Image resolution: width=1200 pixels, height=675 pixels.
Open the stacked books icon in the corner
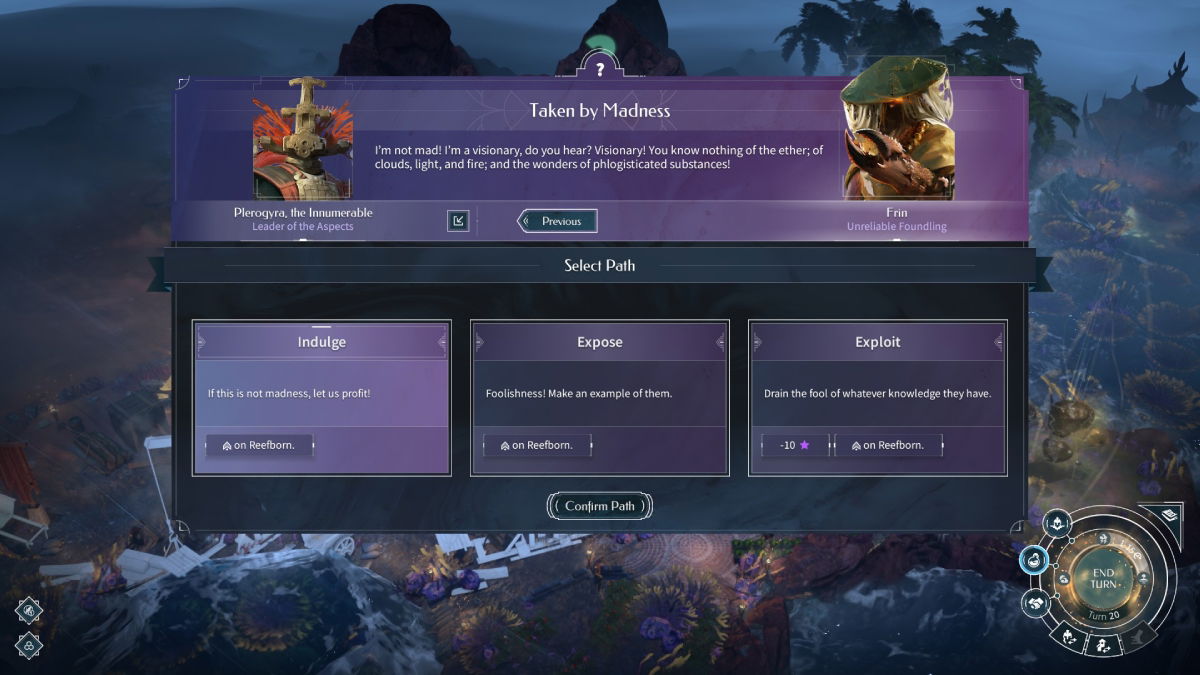[x=1167, y=516]
